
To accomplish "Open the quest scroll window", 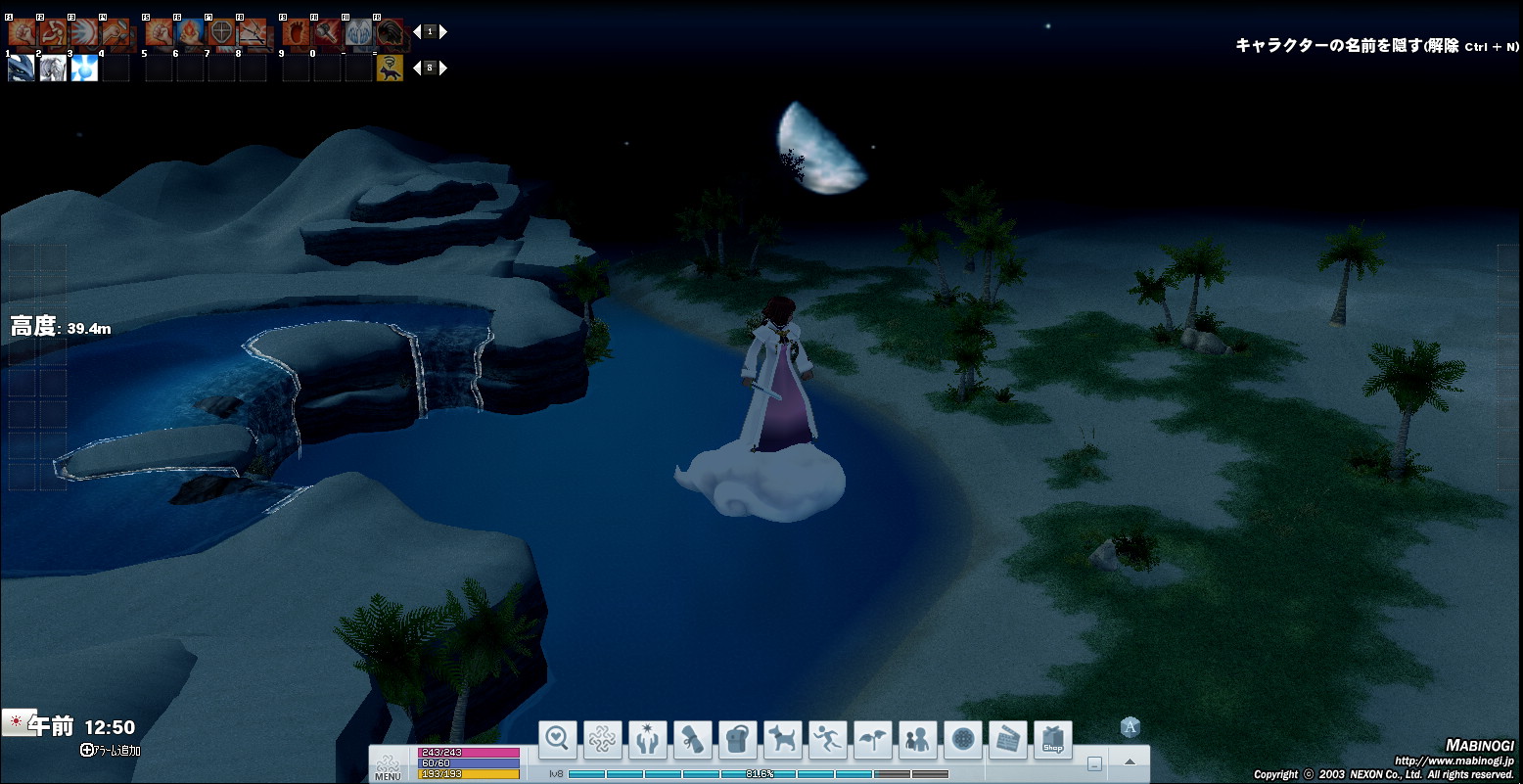I will point(693,740).
